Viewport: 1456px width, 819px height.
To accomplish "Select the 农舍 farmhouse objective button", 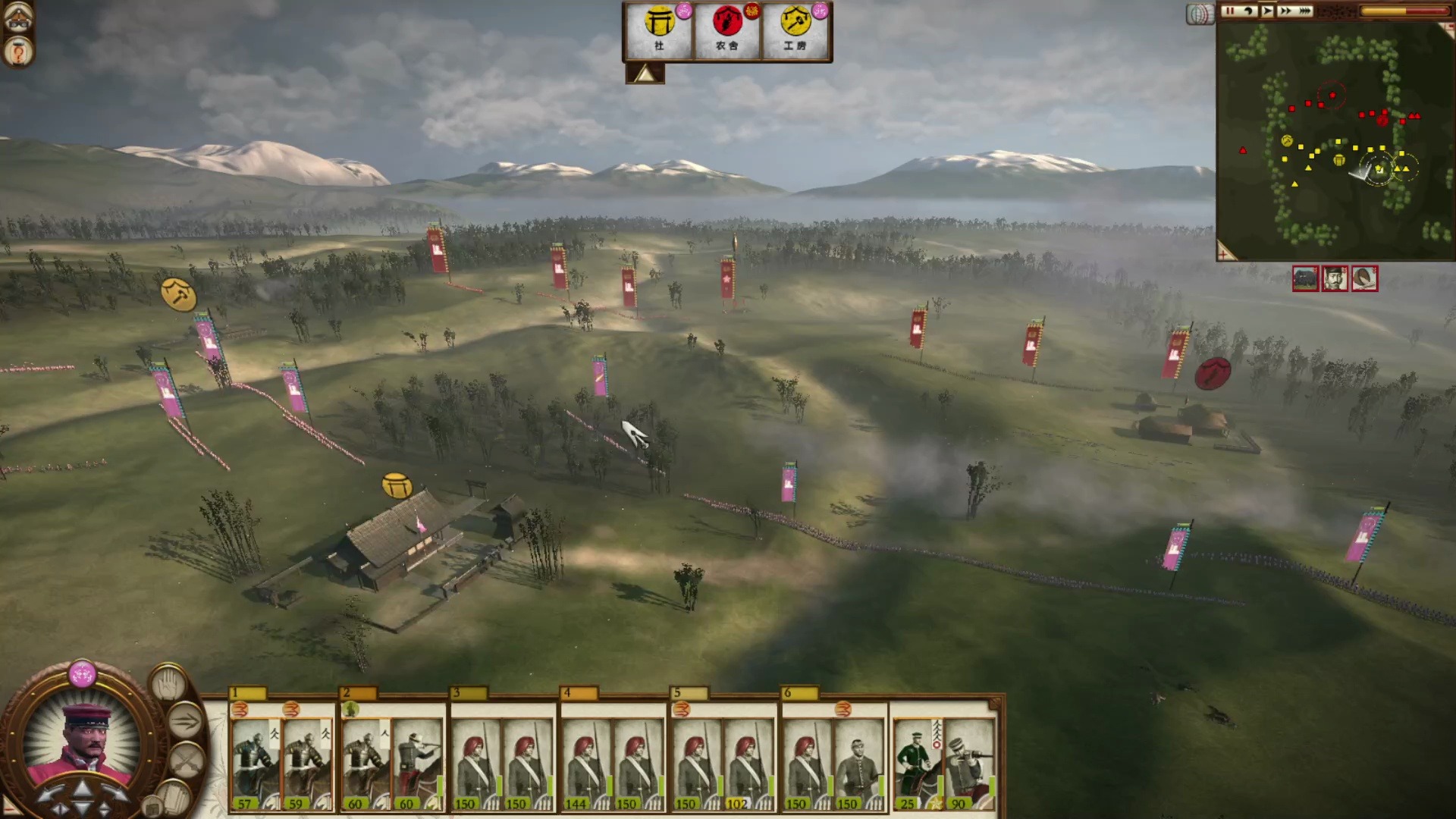I will (726, 29).
